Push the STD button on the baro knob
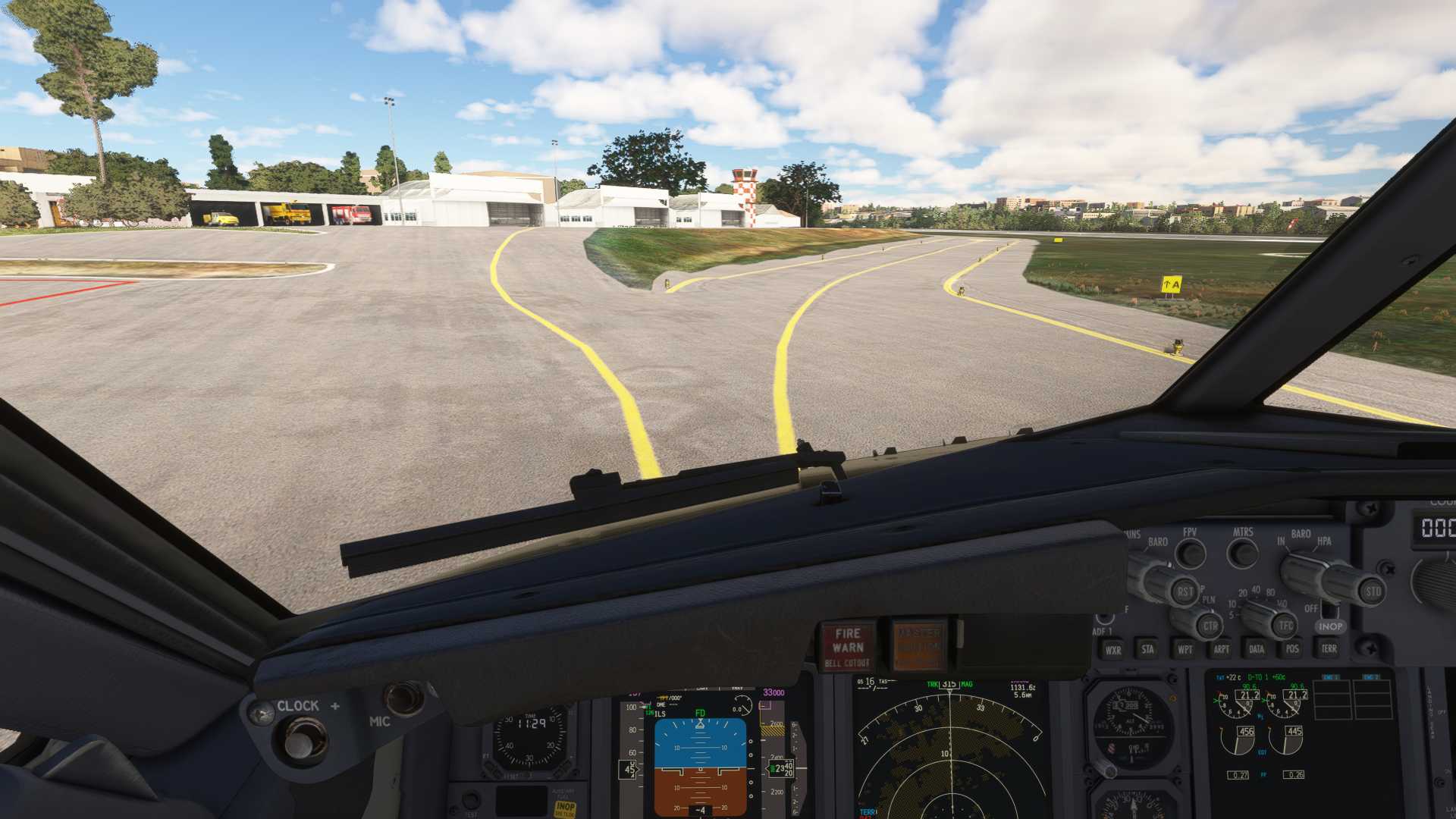 [1373, 591]
